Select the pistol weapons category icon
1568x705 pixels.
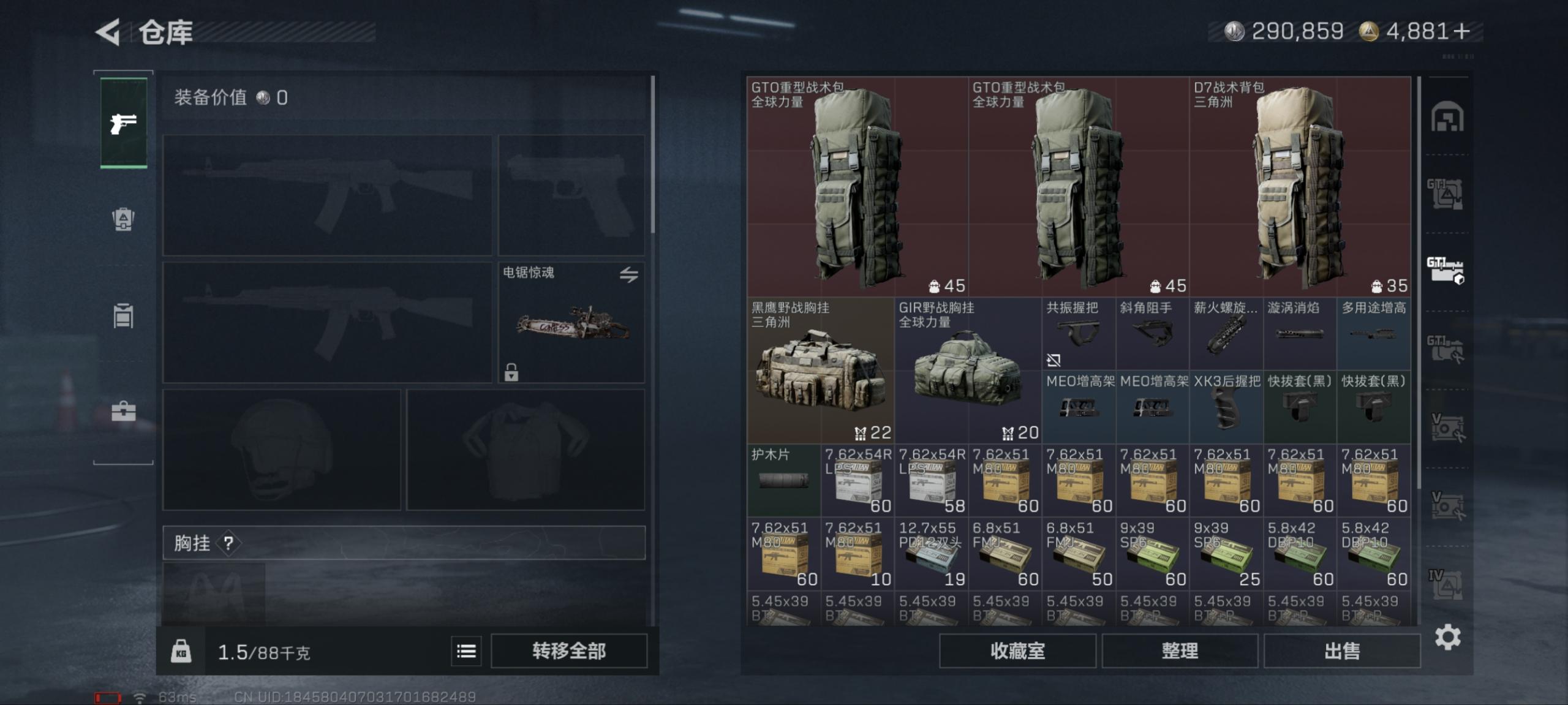[x=123, y=123]
